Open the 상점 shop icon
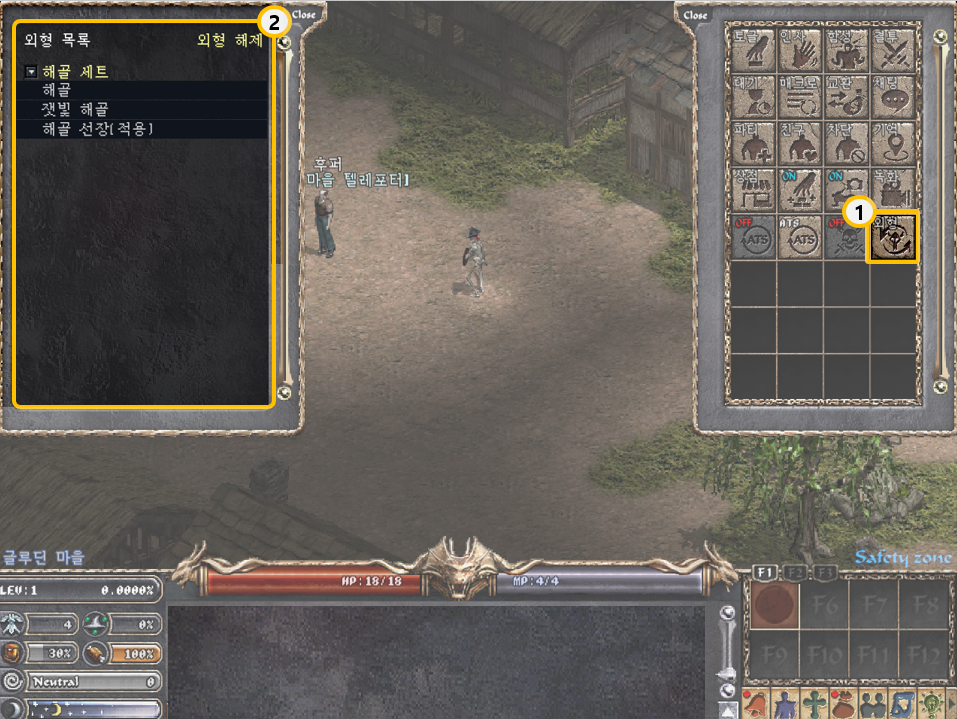 pos(754,189)
